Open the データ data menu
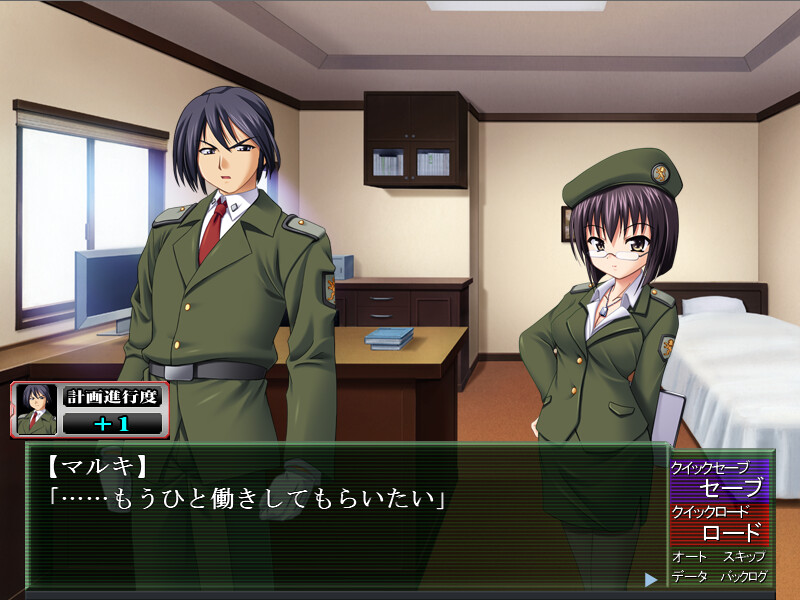This screenshot has width=800, height=600. tap(689, 577)
